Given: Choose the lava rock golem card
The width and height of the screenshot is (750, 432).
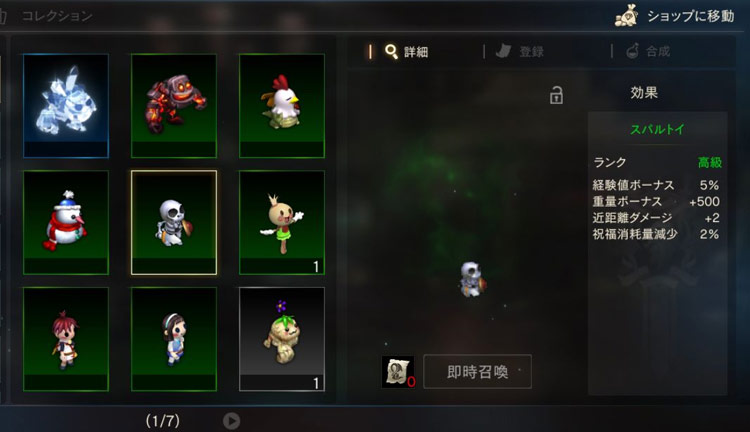Looking at the screenshot, I should [x=174, y=105].
